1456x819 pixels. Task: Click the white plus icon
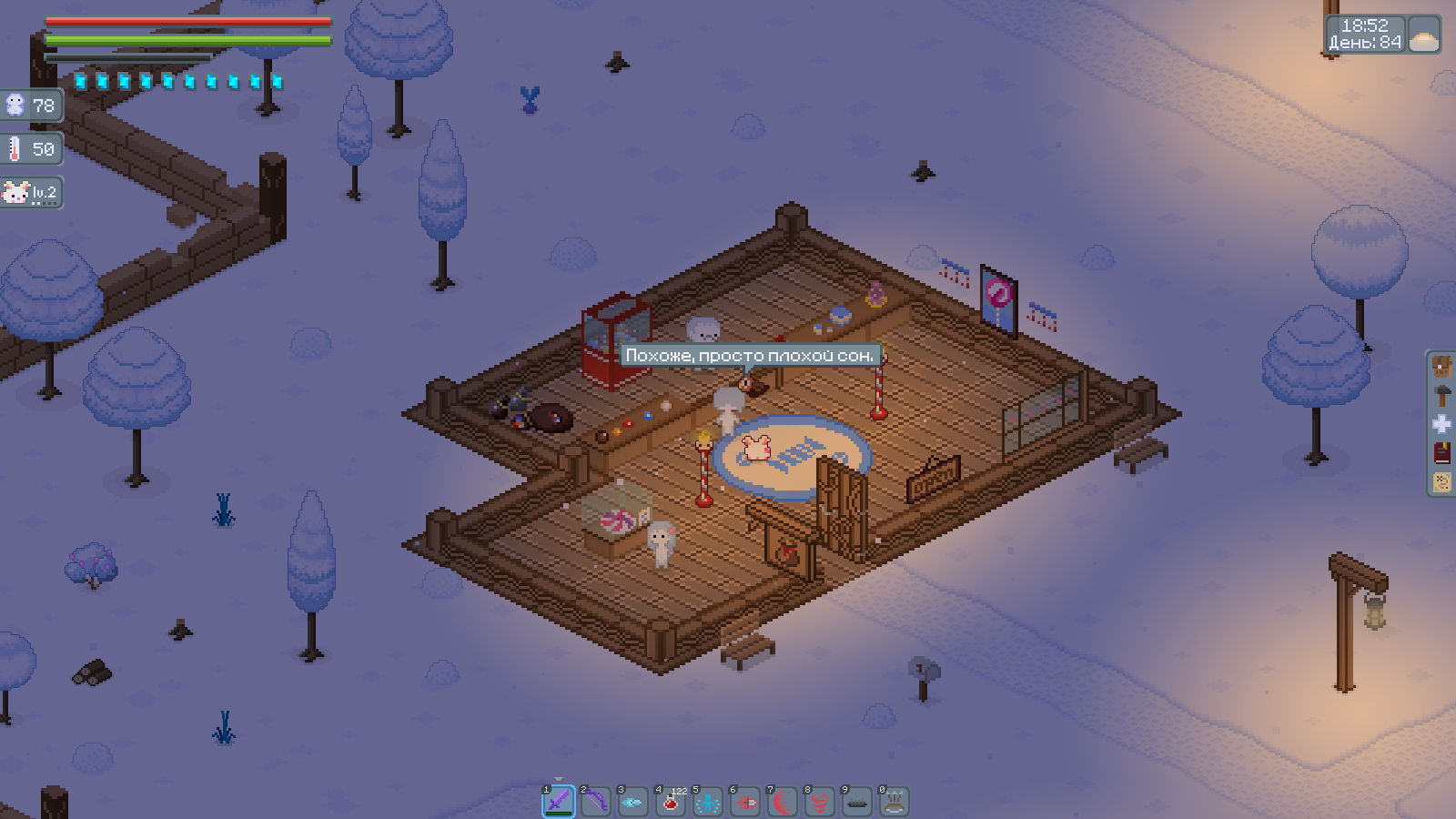[x=1442, y=424]
